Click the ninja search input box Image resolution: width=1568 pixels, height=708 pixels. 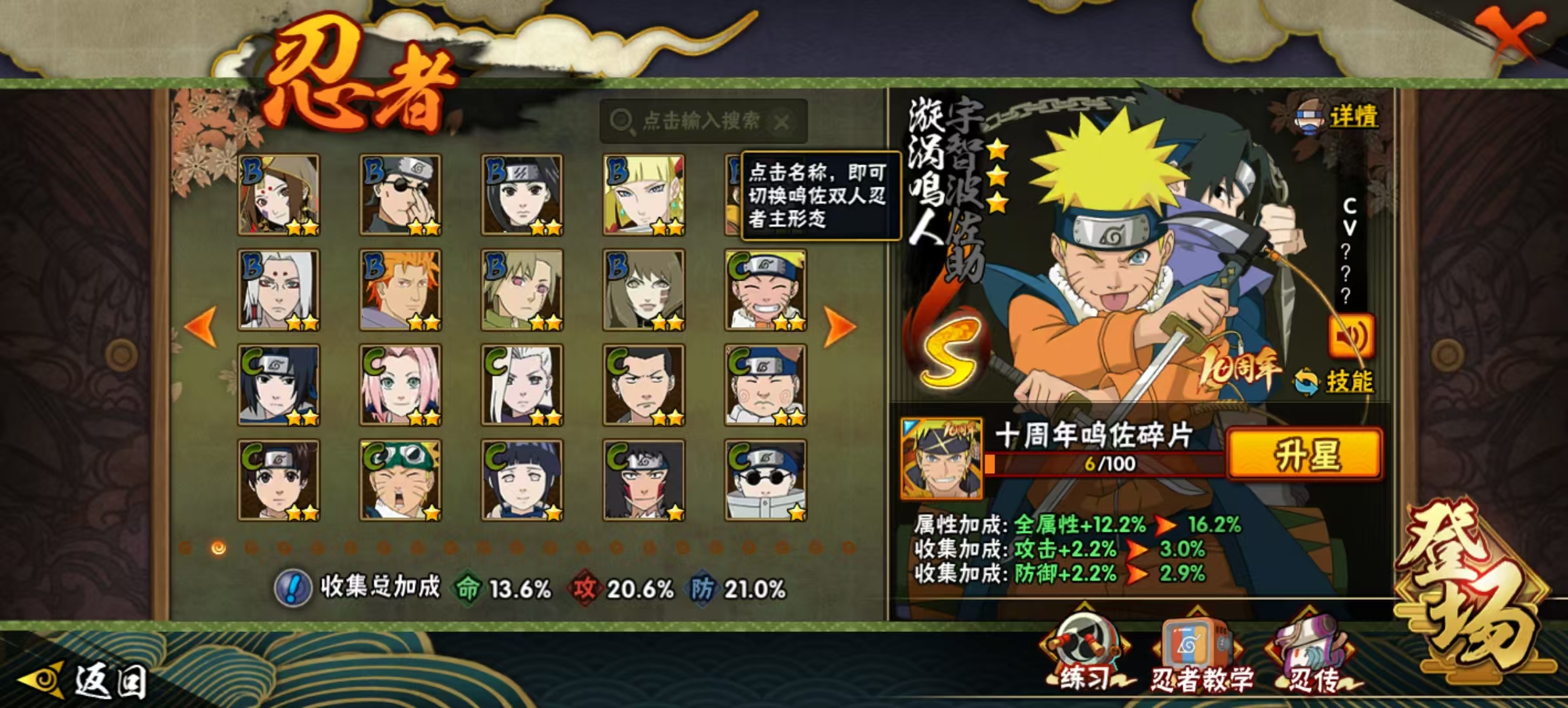(700, 121)
